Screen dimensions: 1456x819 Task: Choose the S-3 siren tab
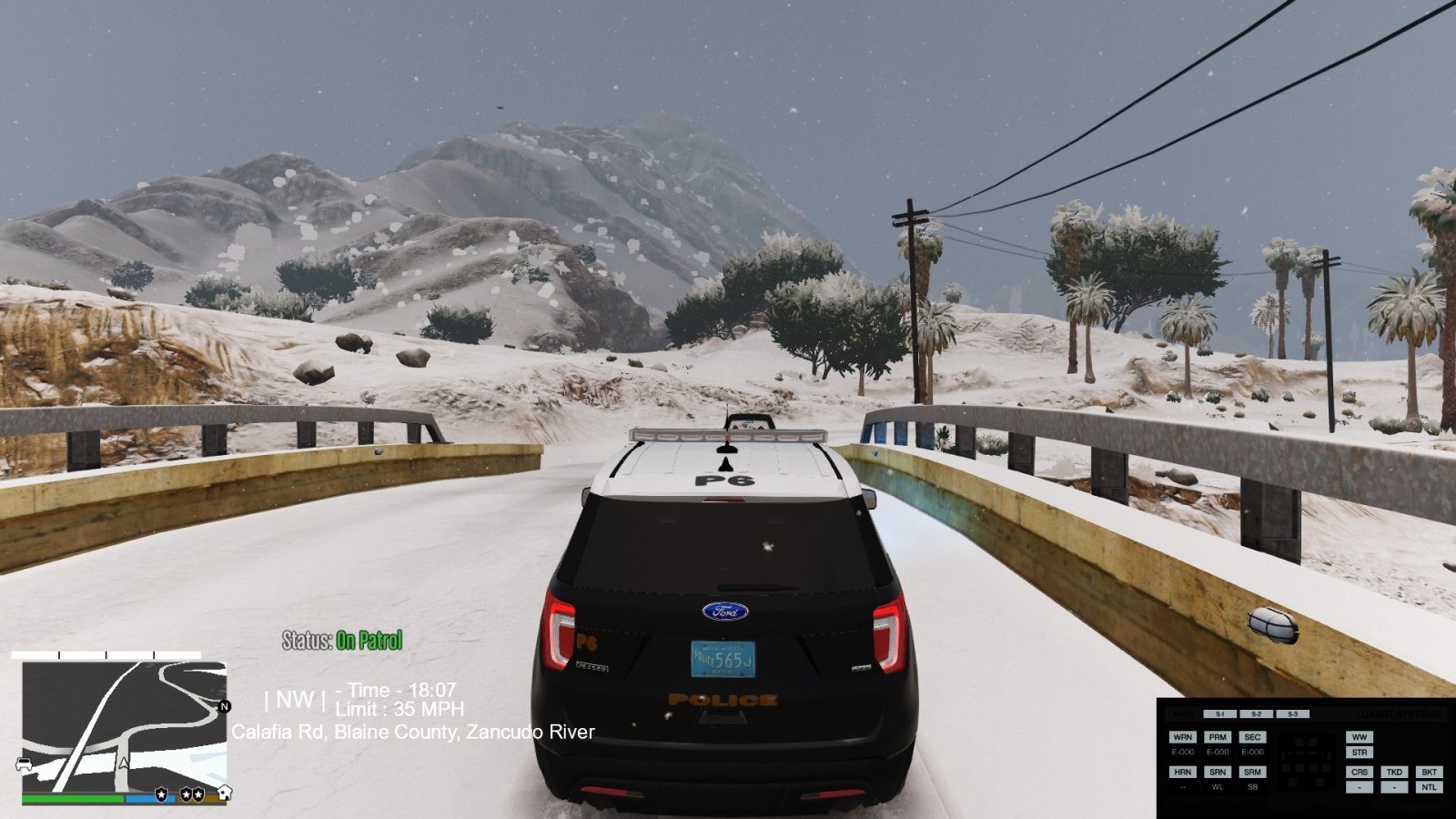[1292, 714]
